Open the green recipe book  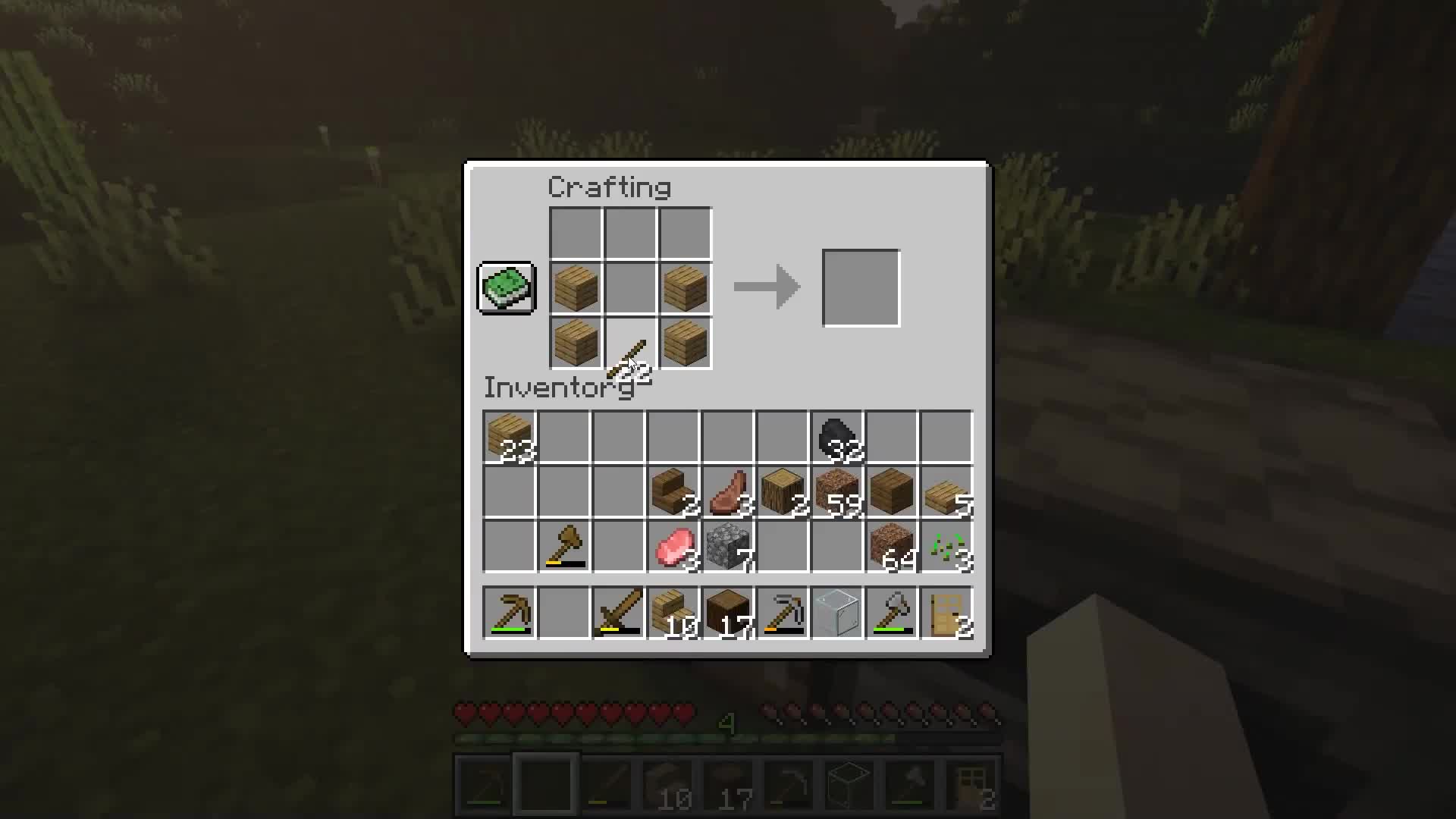(x=506, y=287)
